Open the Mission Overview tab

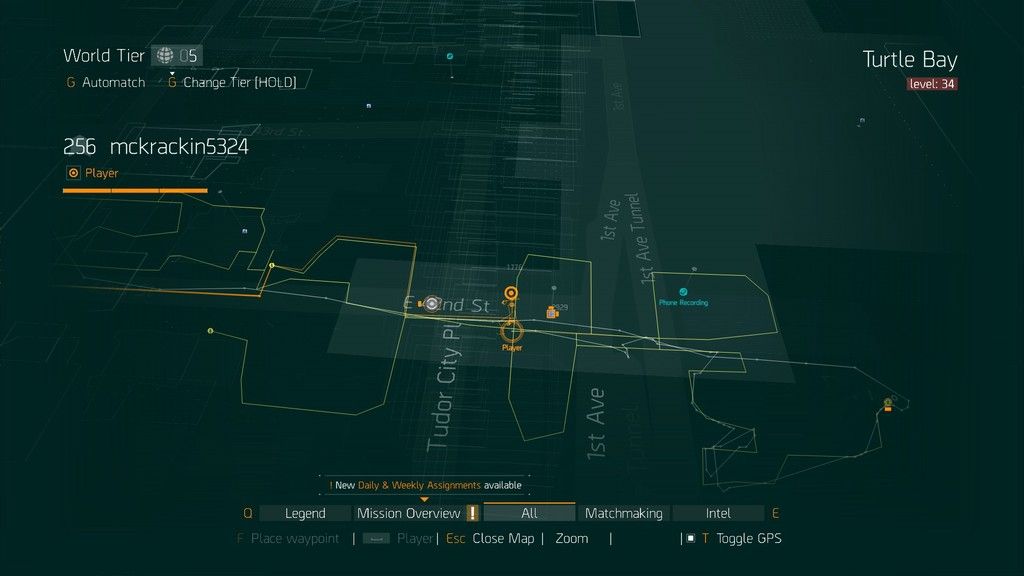(x=408, y=513)
